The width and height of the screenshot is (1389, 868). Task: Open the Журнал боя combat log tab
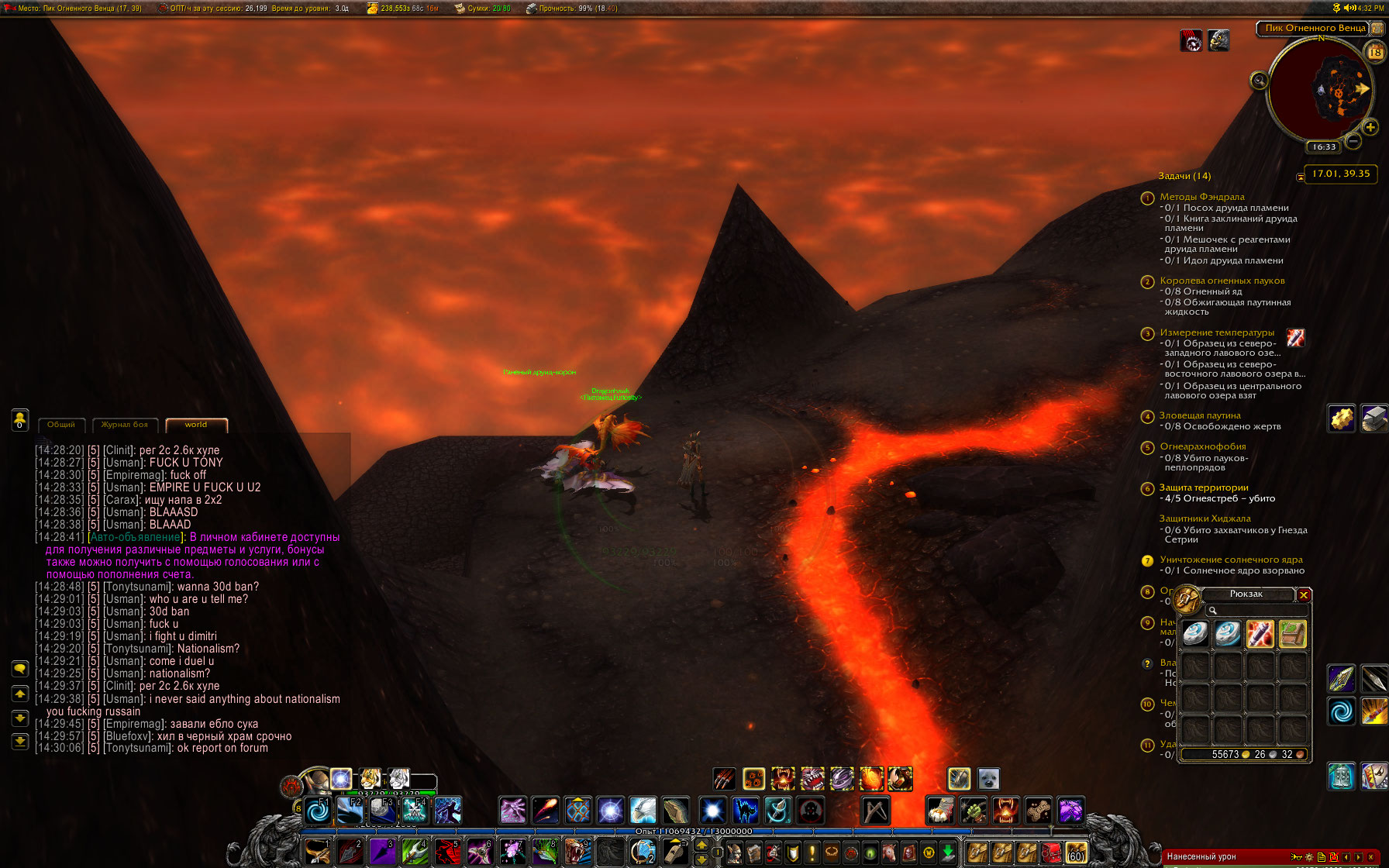pyautogui.click(x=124, y=425)
